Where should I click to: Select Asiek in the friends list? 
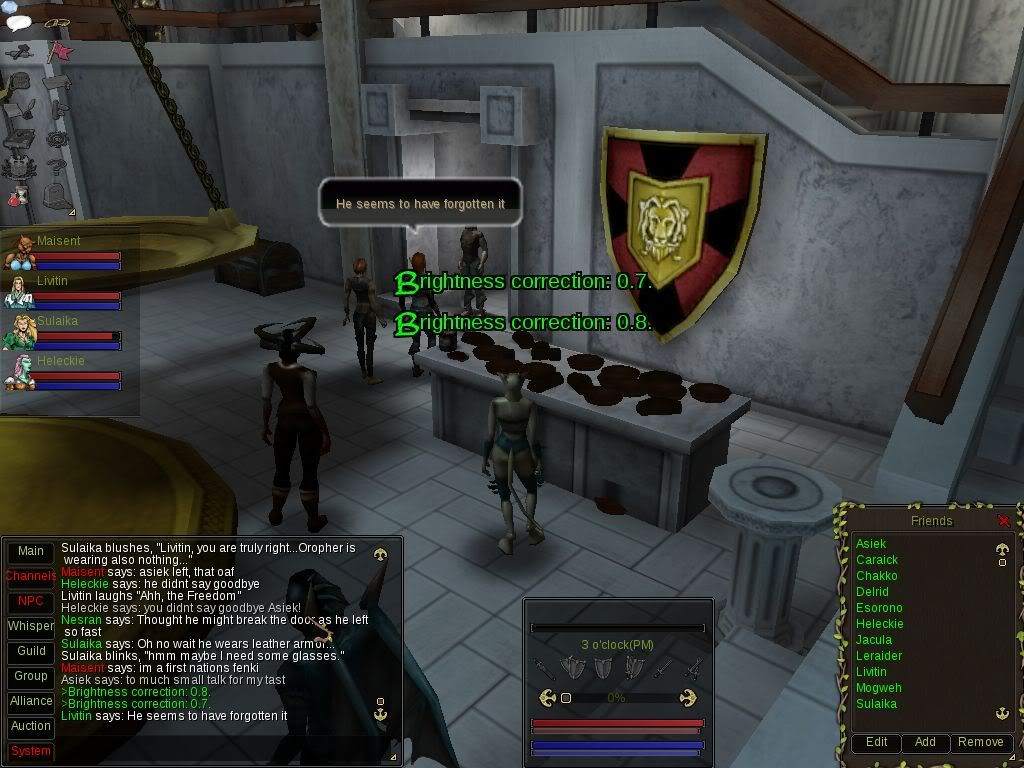(x=871, y=544)
